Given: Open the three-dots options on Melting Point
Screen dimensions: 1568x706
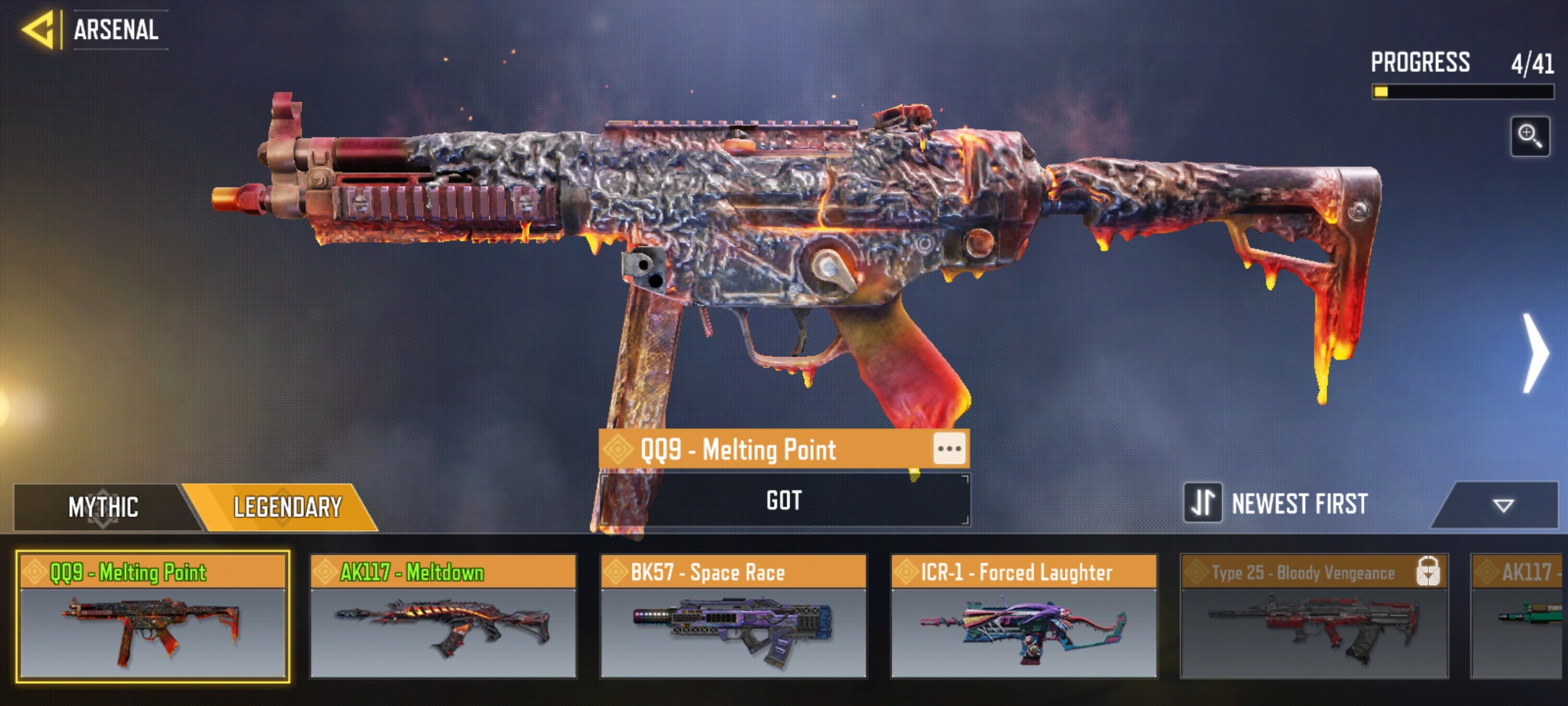Looking at the screenshot, I should pos(949,449).
